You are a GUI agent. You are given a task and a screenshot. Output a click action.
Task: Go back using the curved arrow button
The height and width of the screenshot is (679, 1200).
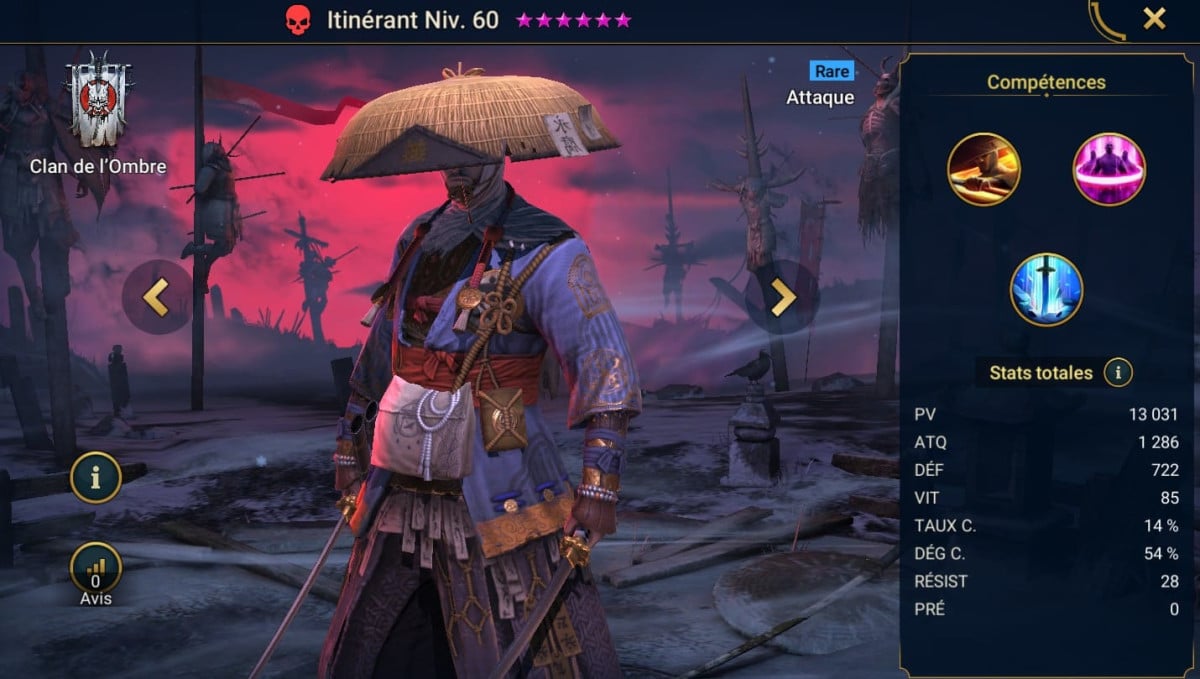(1106, 20)
